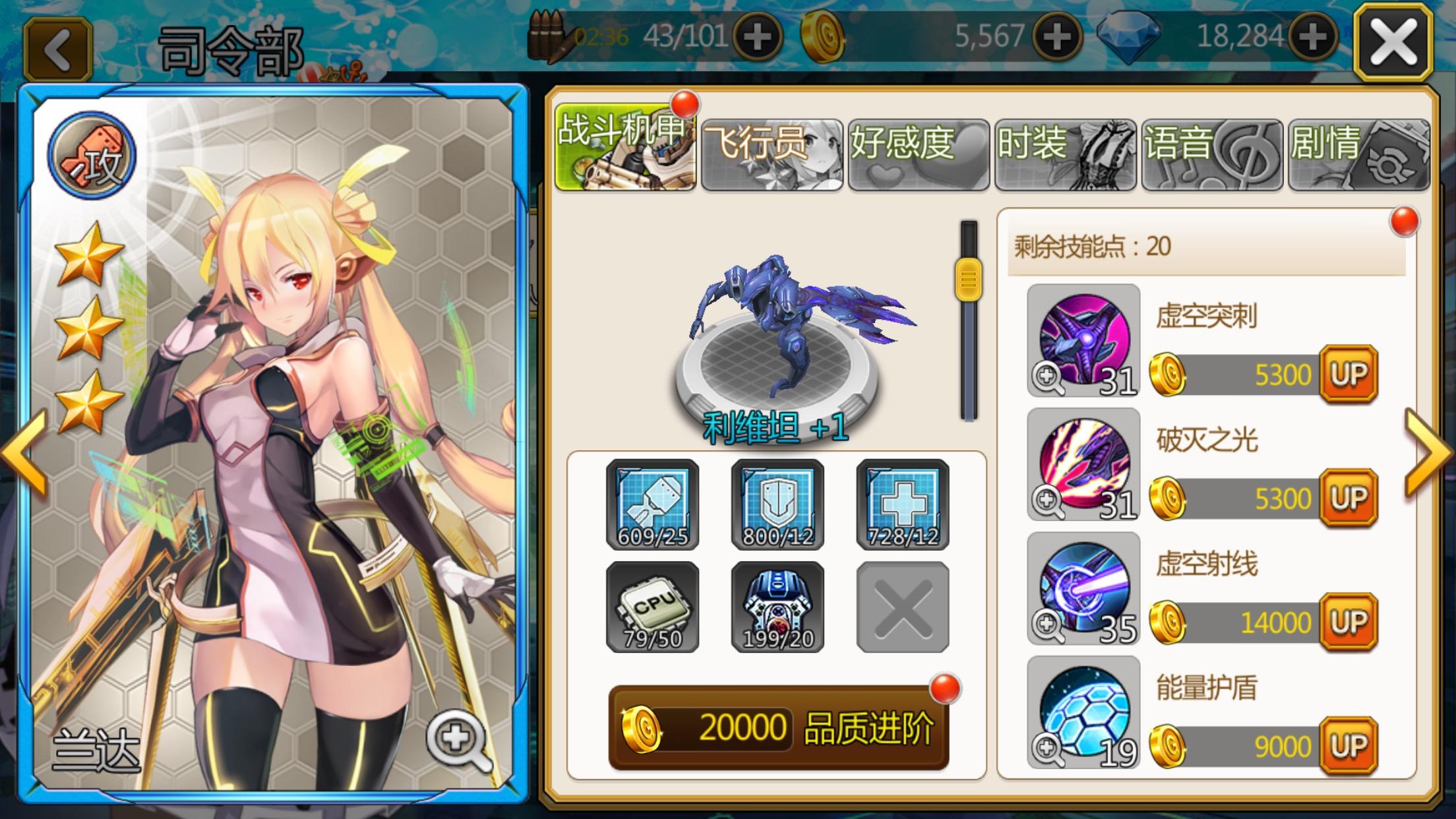This screenshot has width=1456, height=819.
Task: Select the shield blueprint equipment slot
Action: [x=777, y=504]
